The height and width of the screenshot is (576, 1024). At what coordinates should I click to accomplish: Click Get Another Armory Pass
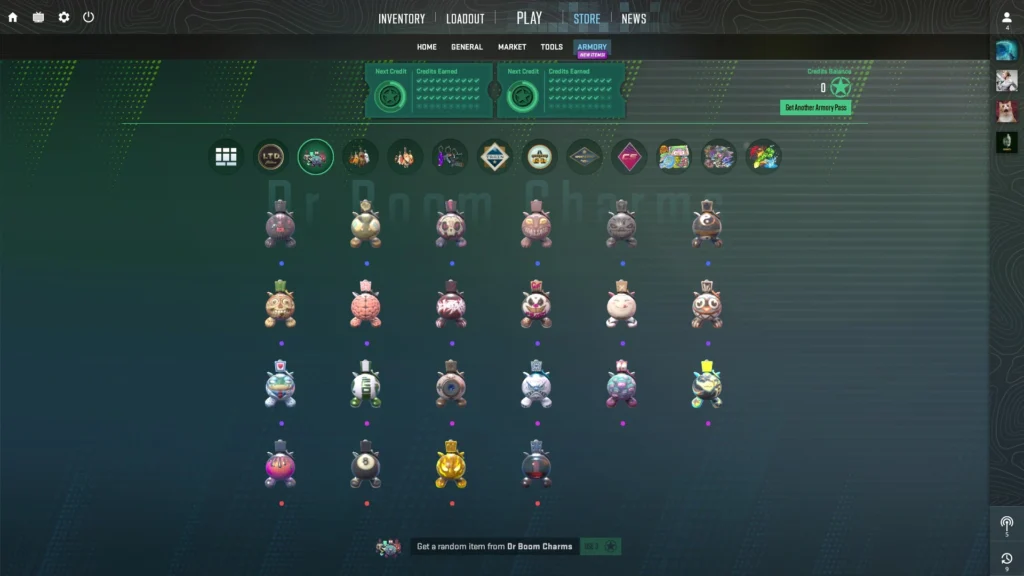click(x=816, y=107)
